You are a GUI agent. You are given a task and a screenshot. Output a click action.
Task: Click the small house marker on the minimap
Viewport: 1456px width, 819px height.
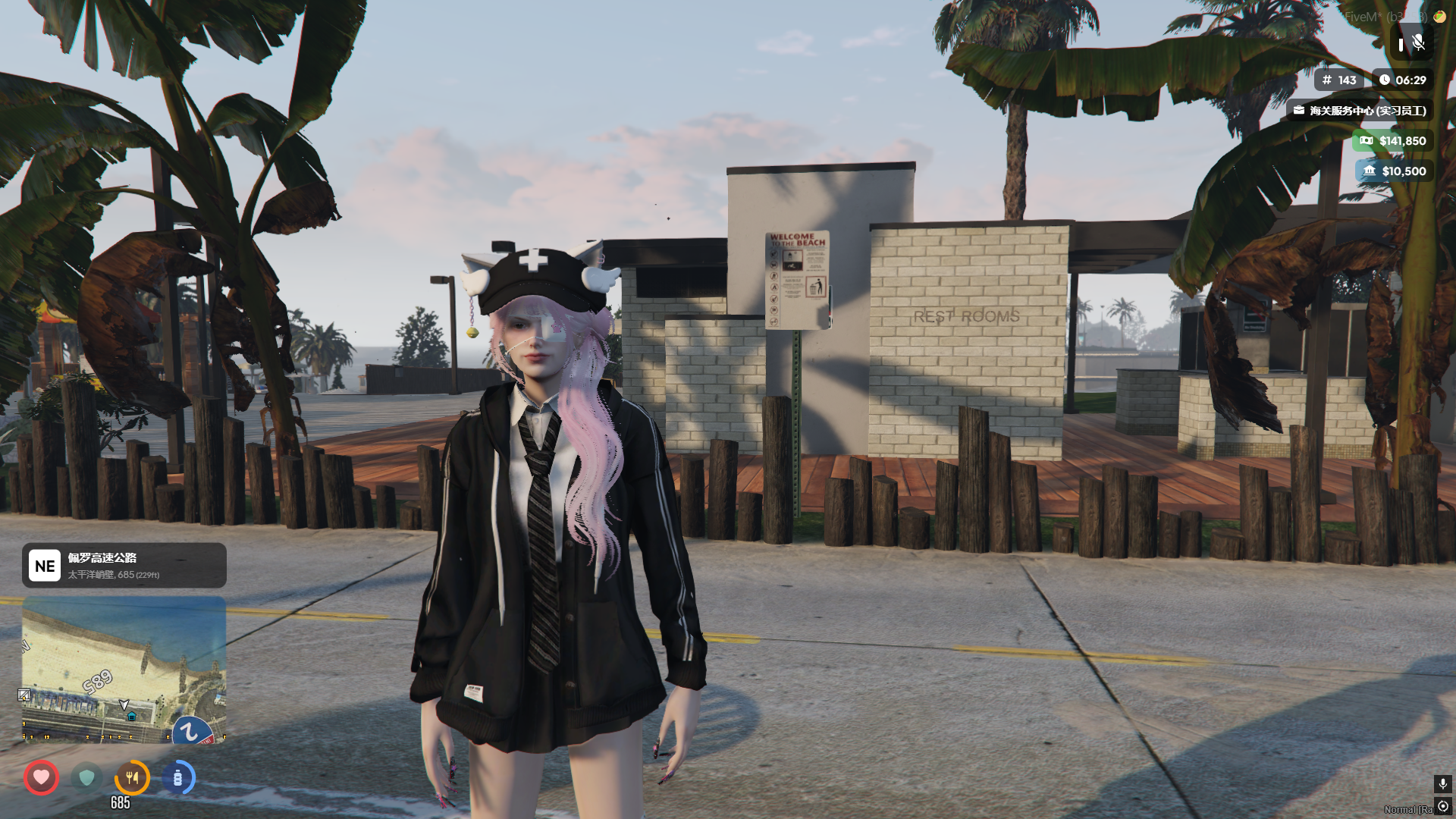[132, 717]
